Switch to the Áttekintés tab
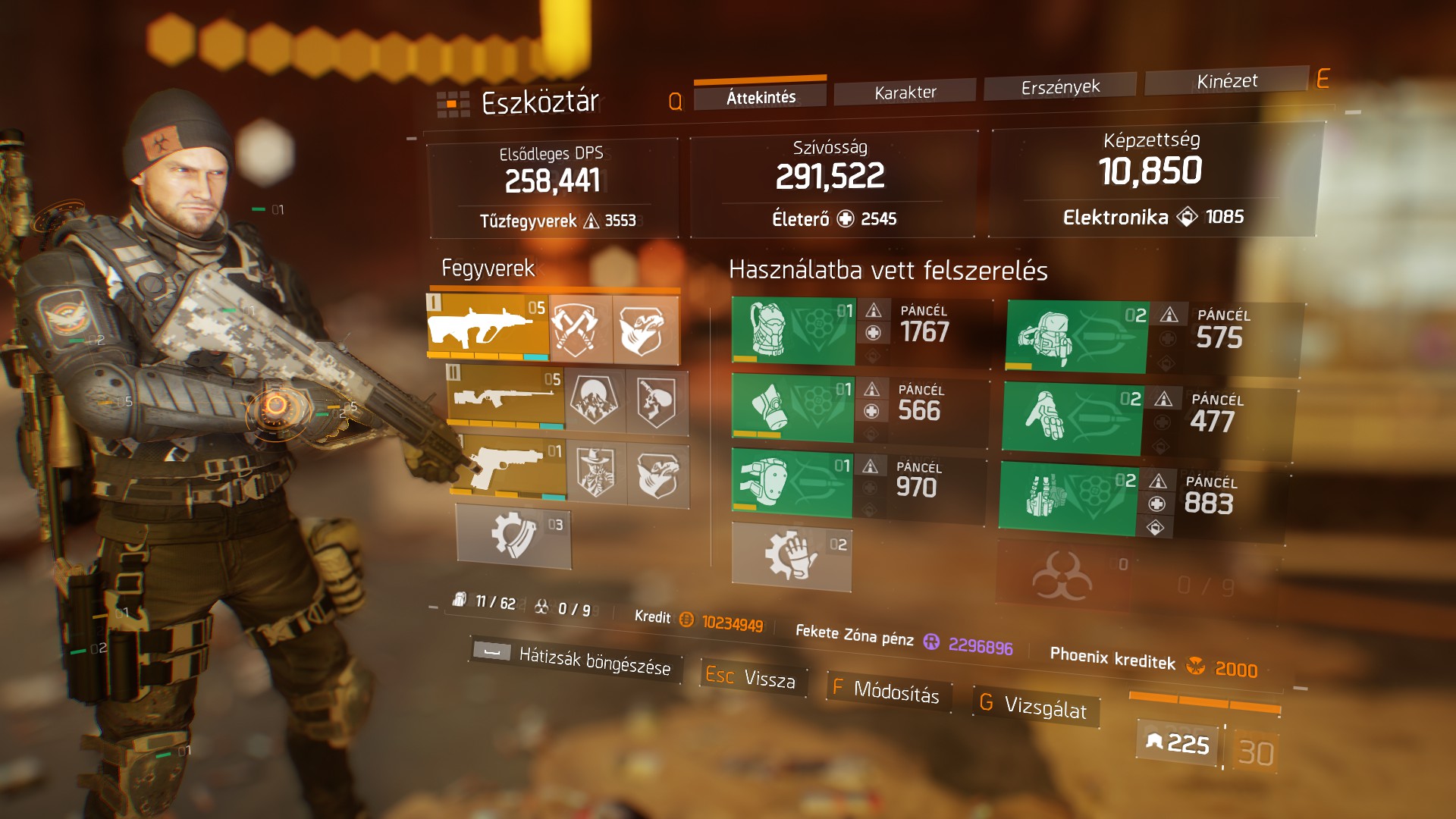Viewport: 1456px width, 819px height. (761, 97)
